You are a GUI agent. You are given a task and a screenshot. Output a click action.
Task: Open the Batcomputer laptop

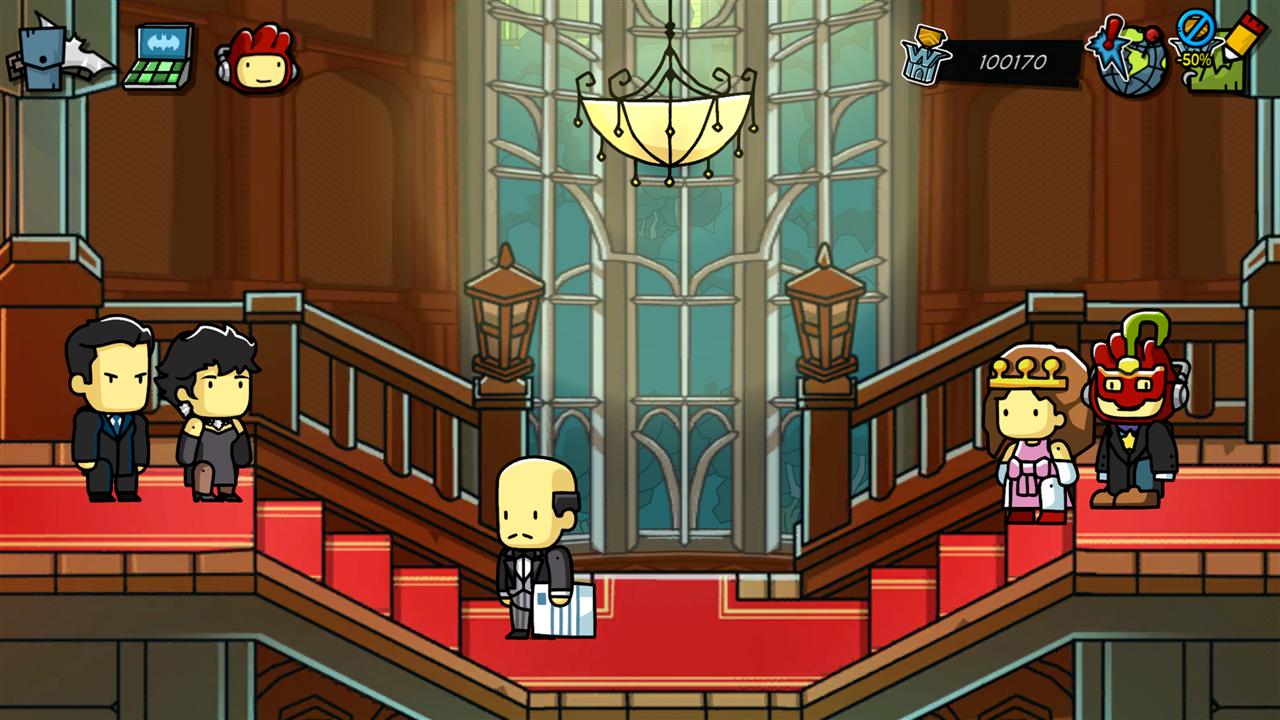click(160, 58)
